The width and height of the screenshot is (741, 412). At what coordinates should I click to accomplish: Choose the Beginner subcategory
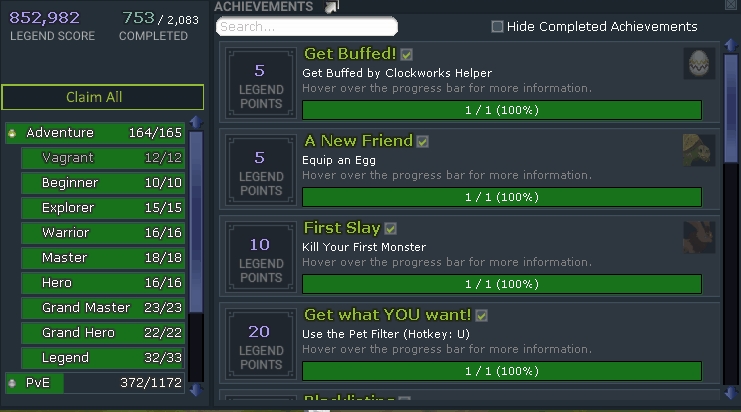(x=103, y=183)
